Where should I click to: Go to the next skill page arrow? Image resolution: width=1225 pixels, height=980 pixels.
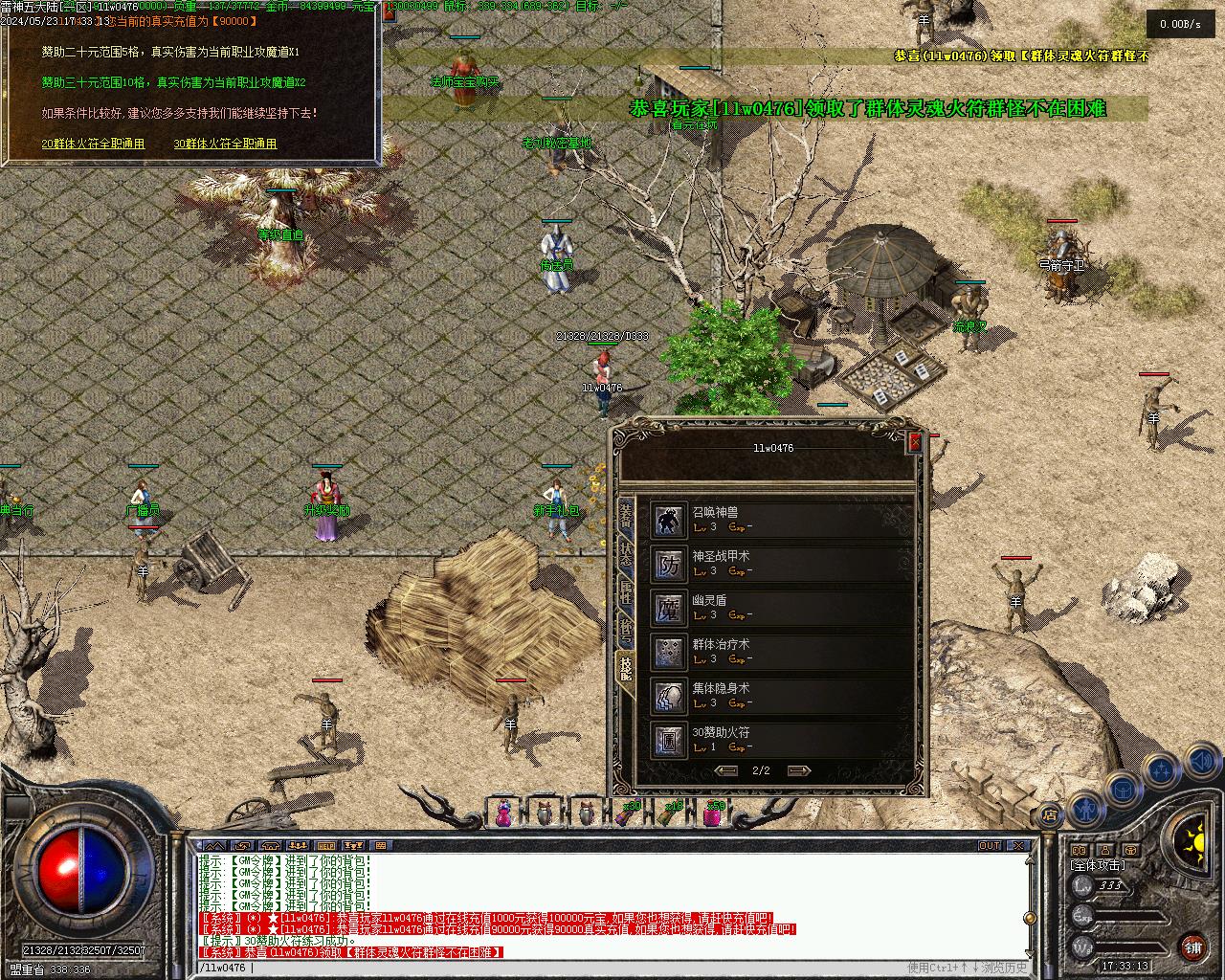798,770
